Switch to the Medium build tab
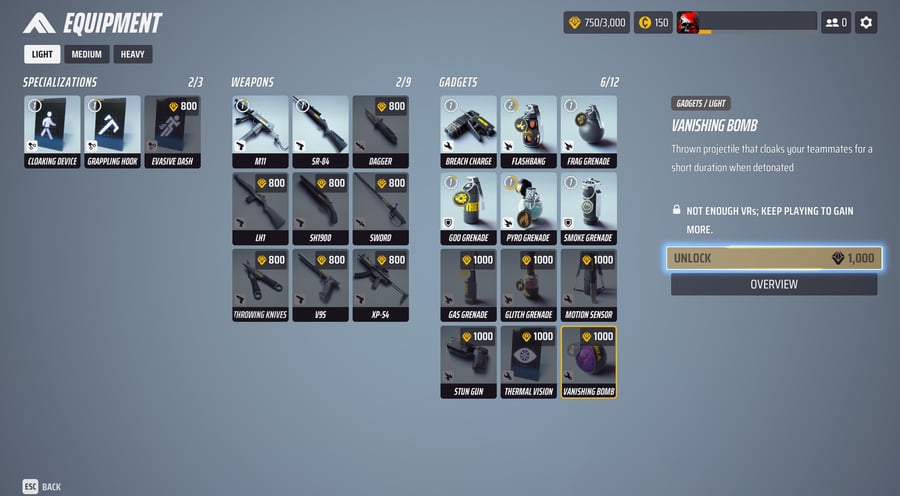 click(x=87, y=54)
